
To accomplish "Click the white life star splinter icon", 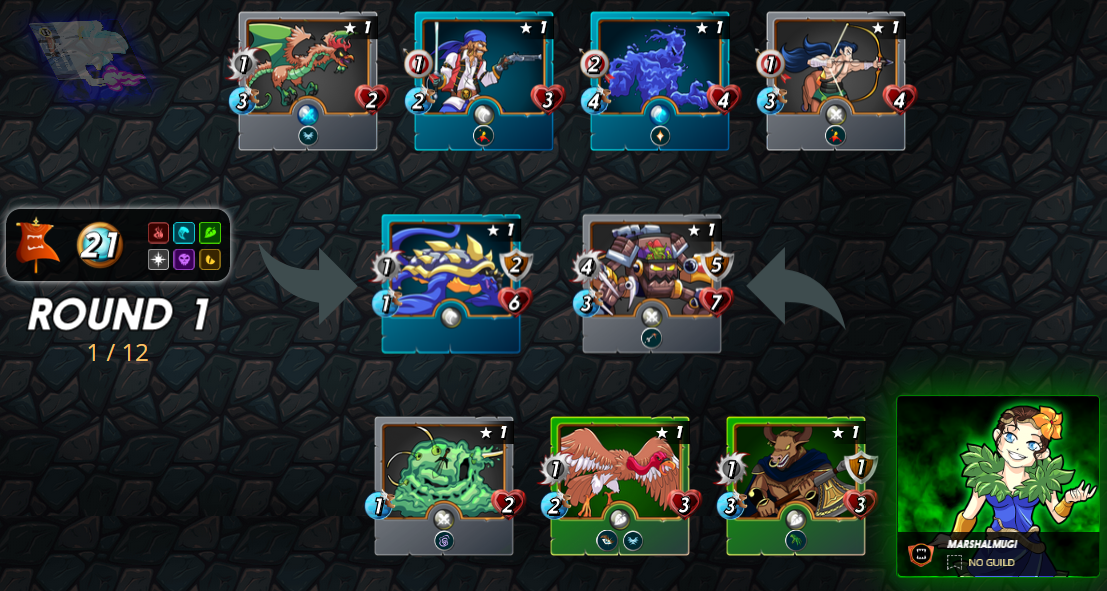I will (x=159, y=259).
